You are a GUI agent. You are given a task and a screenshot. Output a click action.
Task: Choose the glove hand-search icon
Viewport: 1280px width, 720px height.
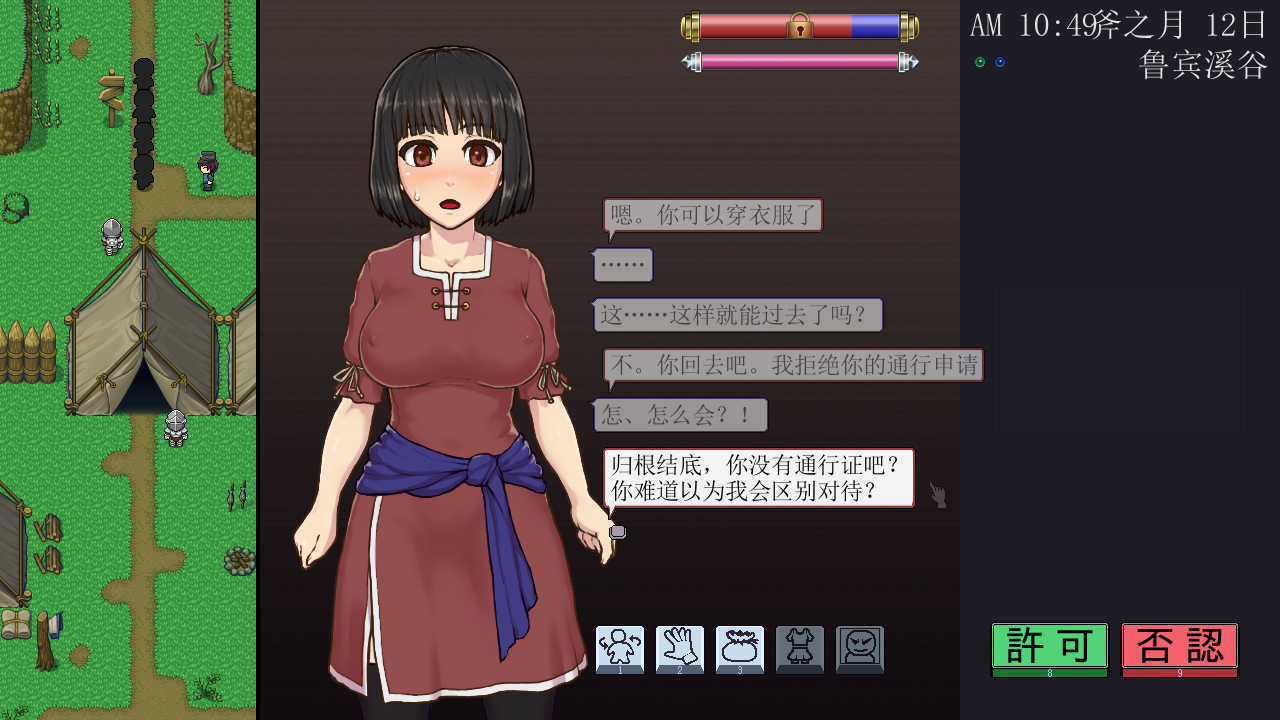[x=680, y=649]
